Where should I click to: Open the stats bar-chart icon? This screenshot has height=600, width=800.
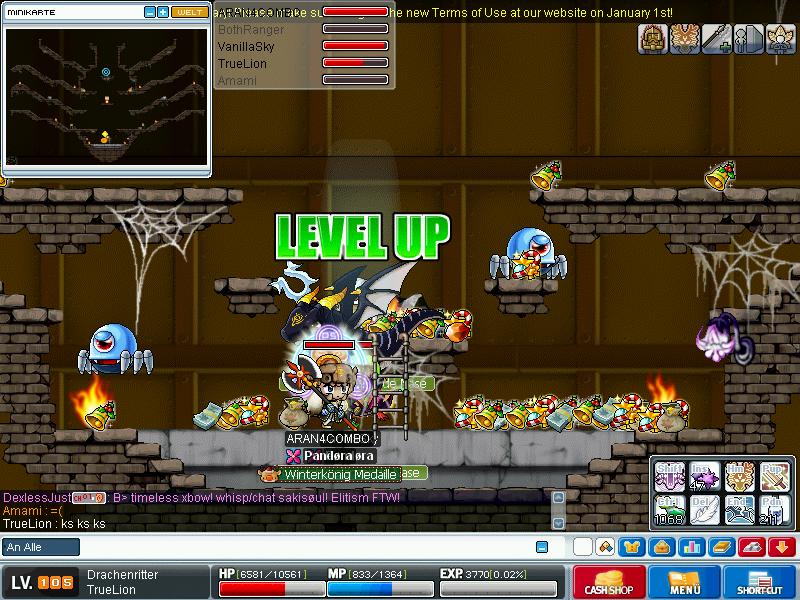(x=692, y=547)
